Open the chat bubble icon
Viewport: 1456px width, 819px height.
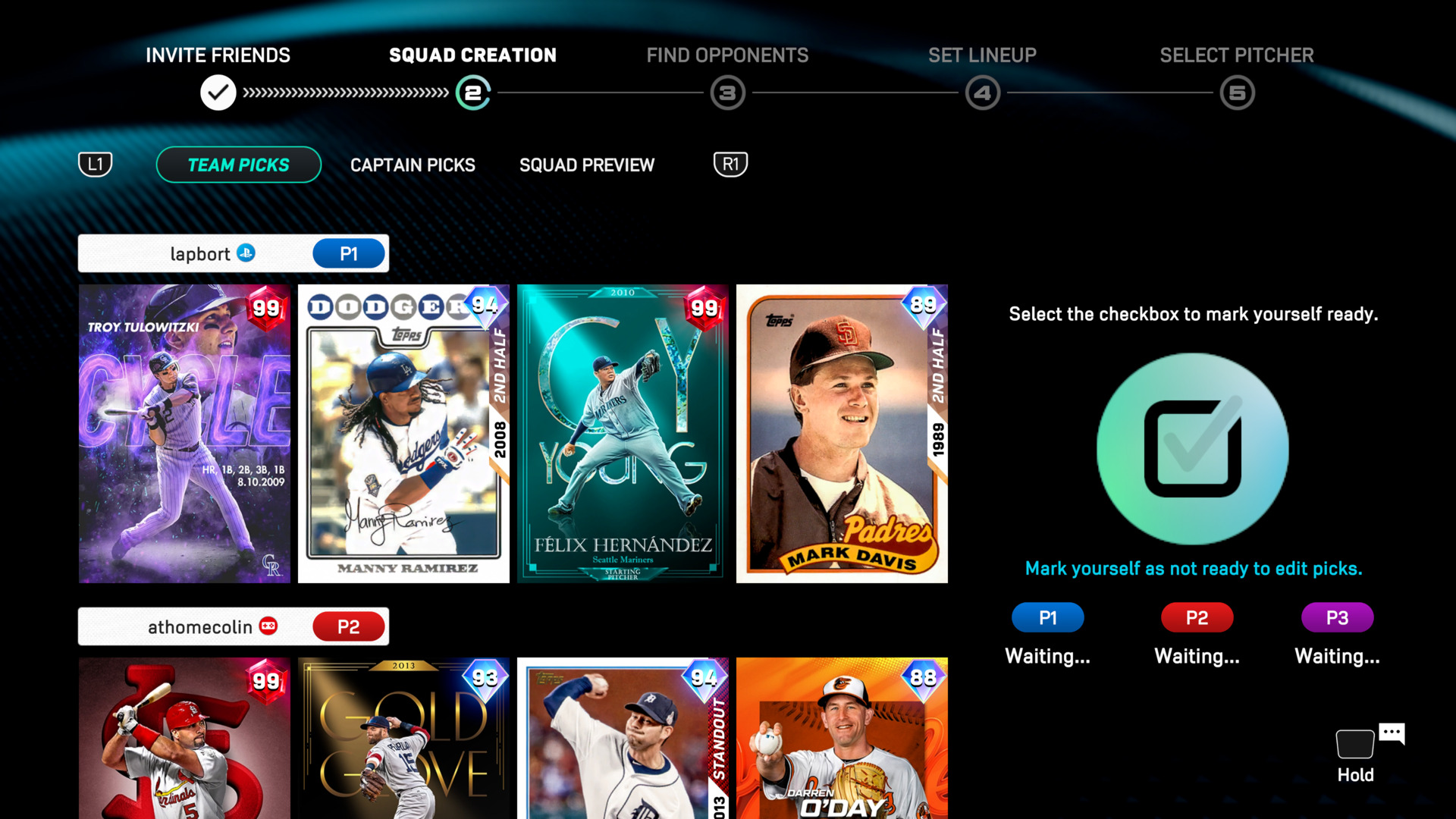(1392, 733)
